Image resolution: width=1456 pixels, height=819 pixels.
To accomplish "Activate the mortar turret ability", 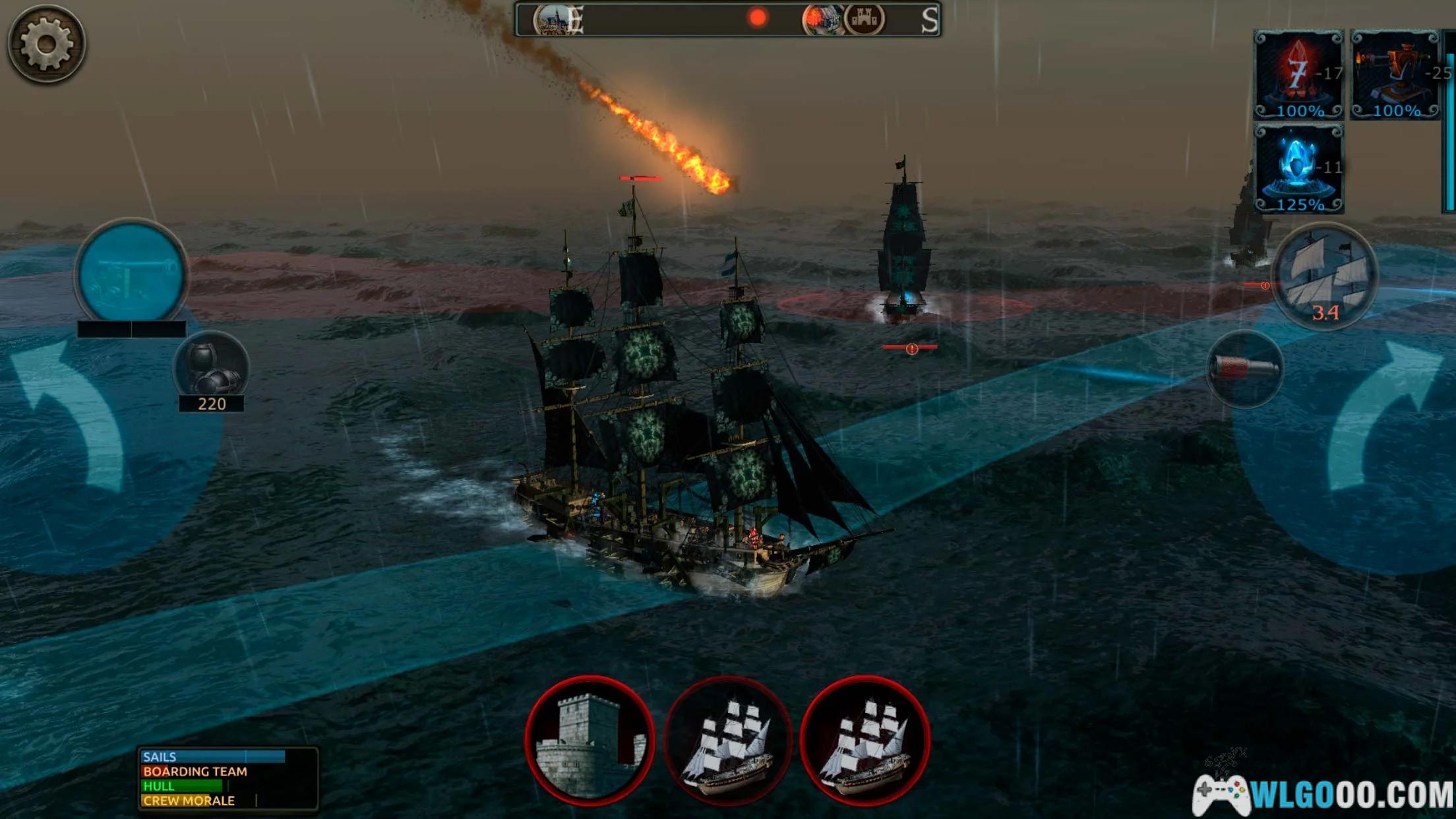I will click(x=1395, y=75).
